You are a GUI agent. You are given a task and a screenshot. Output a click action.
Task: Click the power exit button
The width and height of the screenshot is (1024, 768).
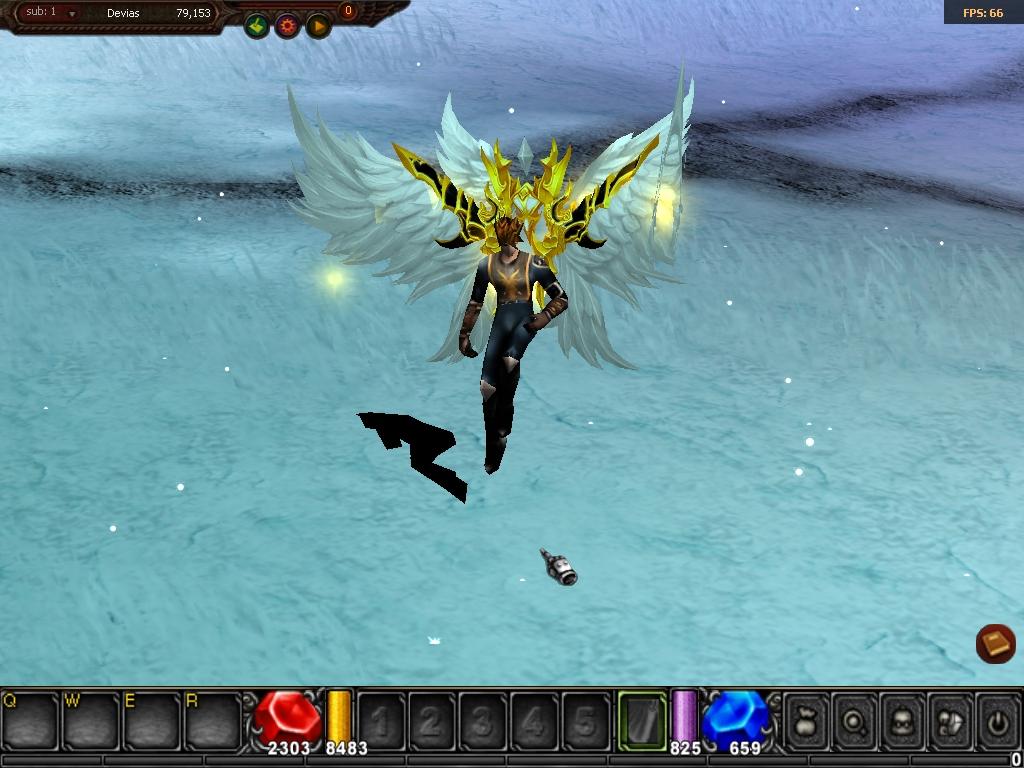click(997, 721)
